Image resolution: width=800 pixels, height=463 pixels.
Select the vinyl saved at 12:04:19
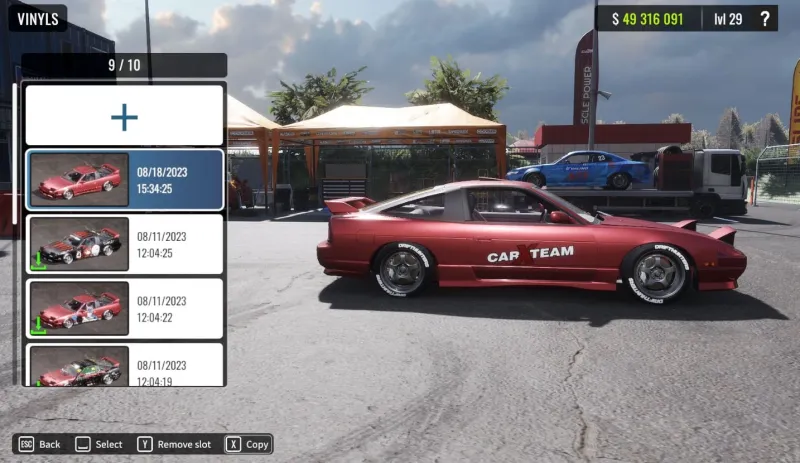pyautogui.click(x=124, y=366)
